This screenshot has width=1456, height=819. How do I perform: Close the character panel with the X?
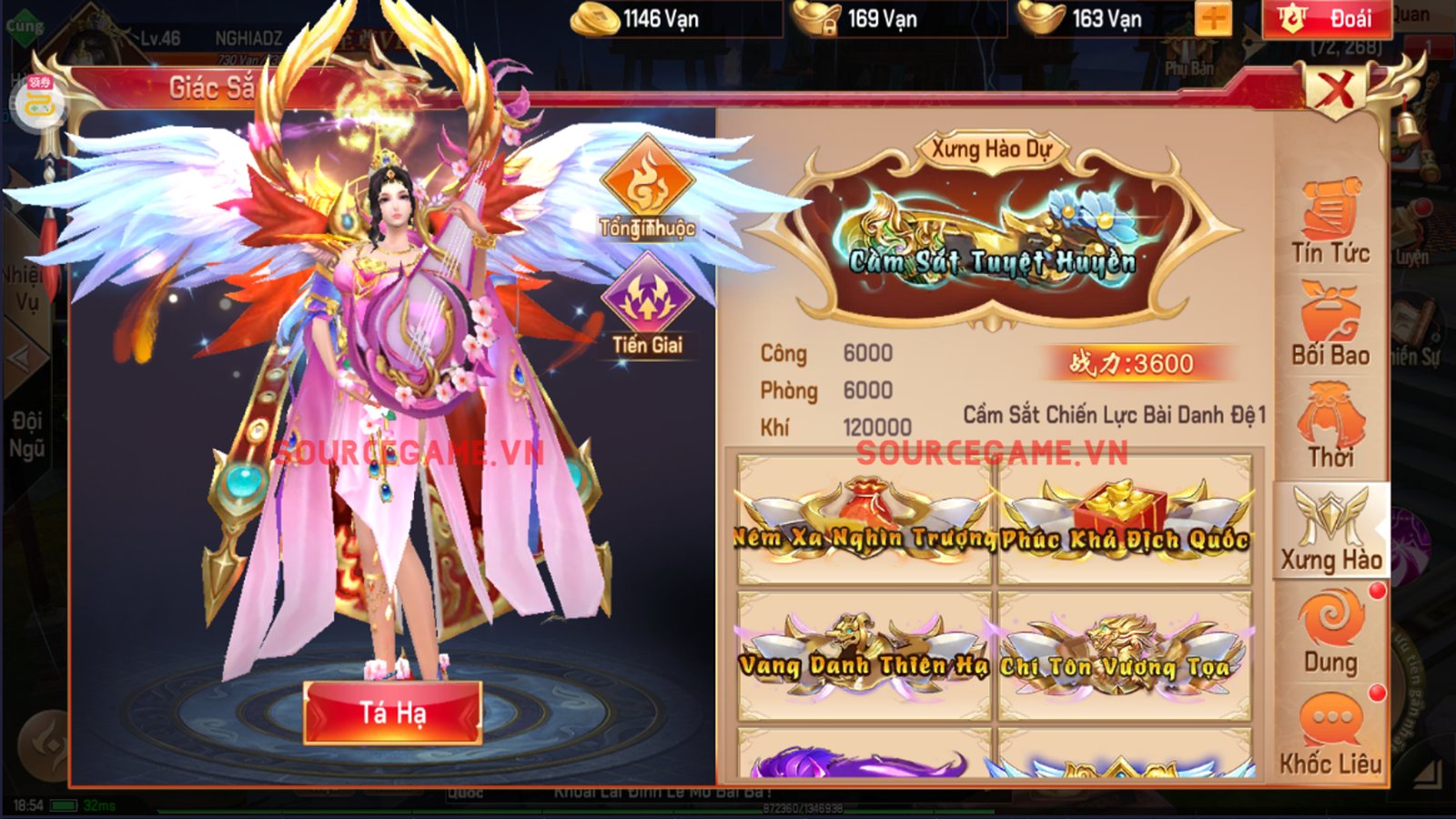click(1335, 90)
